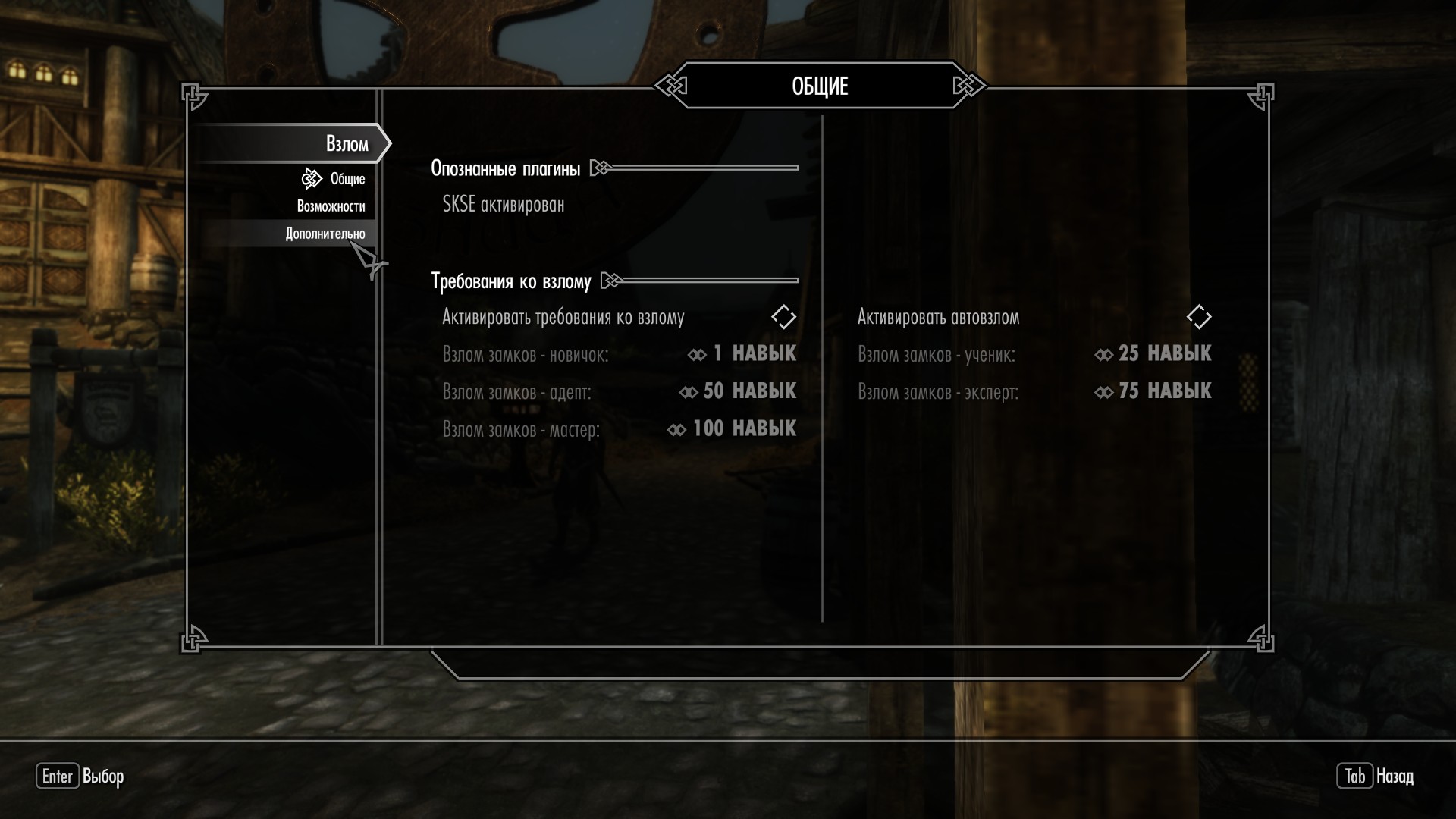Select Дополнительно in the sidebar
This screenshot has height=819, width=1456.
tap(325, 234)
